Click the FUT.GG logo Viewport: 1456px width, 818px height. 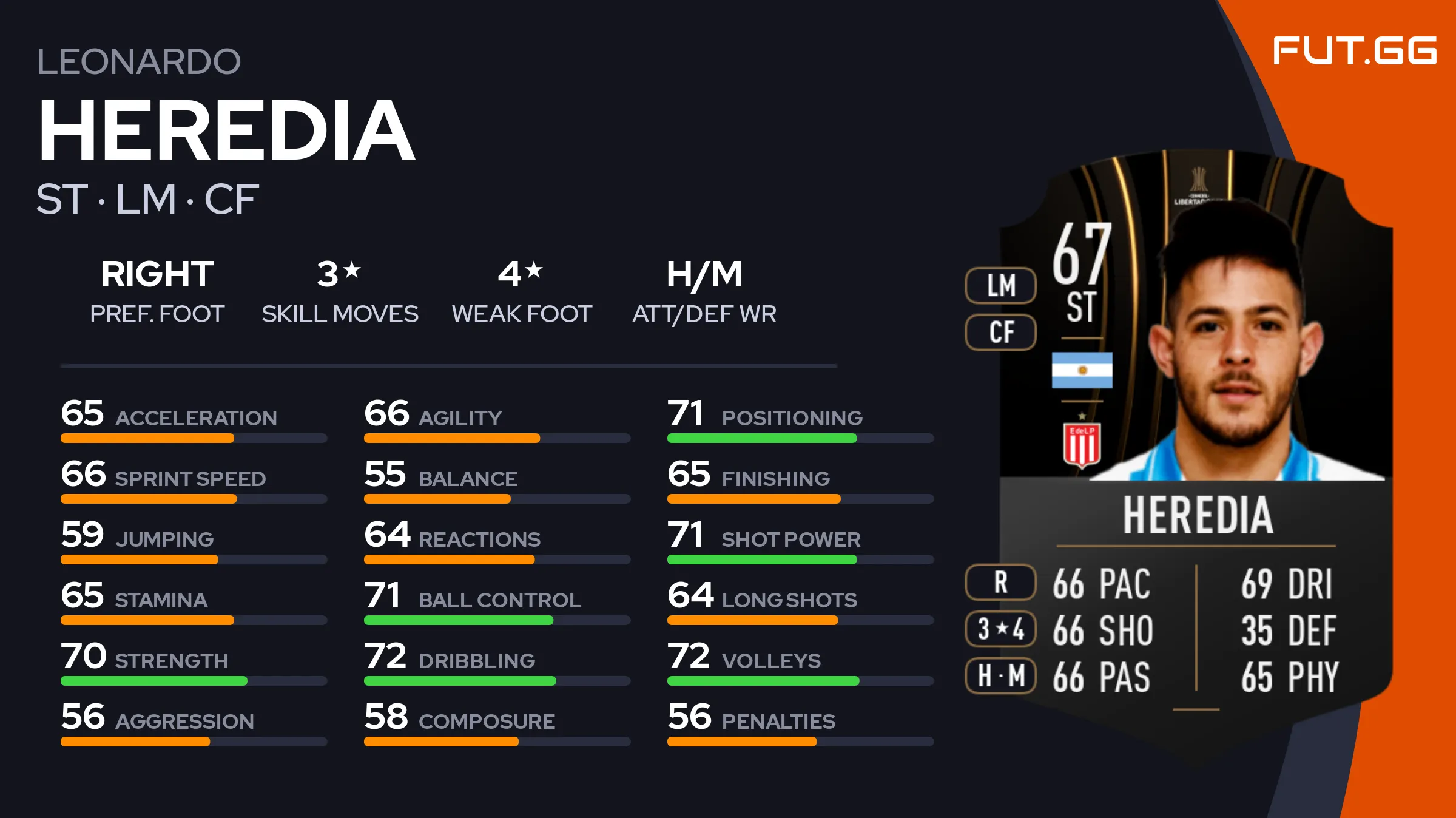coord(1354,50)
